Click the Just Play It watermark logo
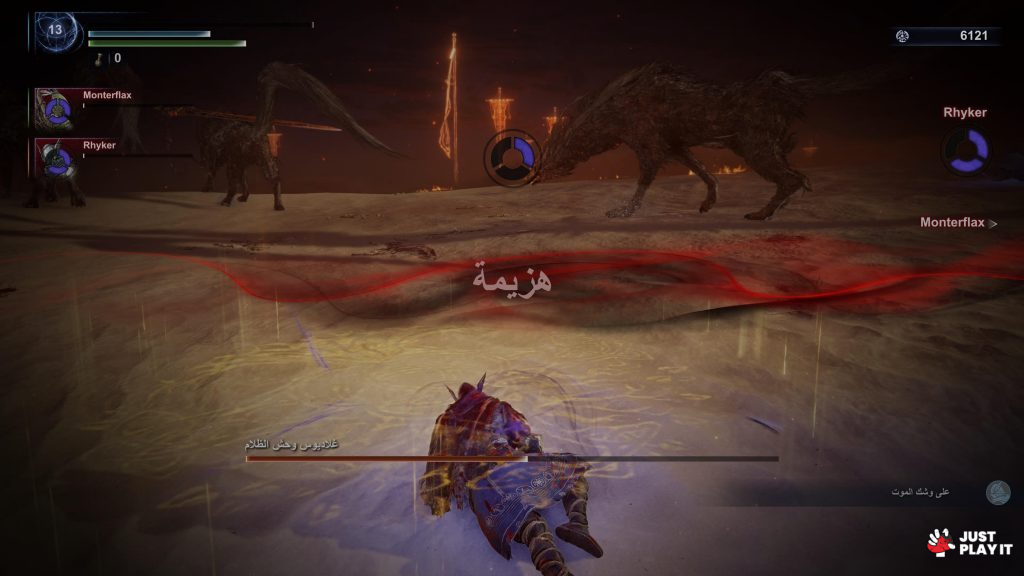Screen dimensions: 1024x576 click(970, 542)
